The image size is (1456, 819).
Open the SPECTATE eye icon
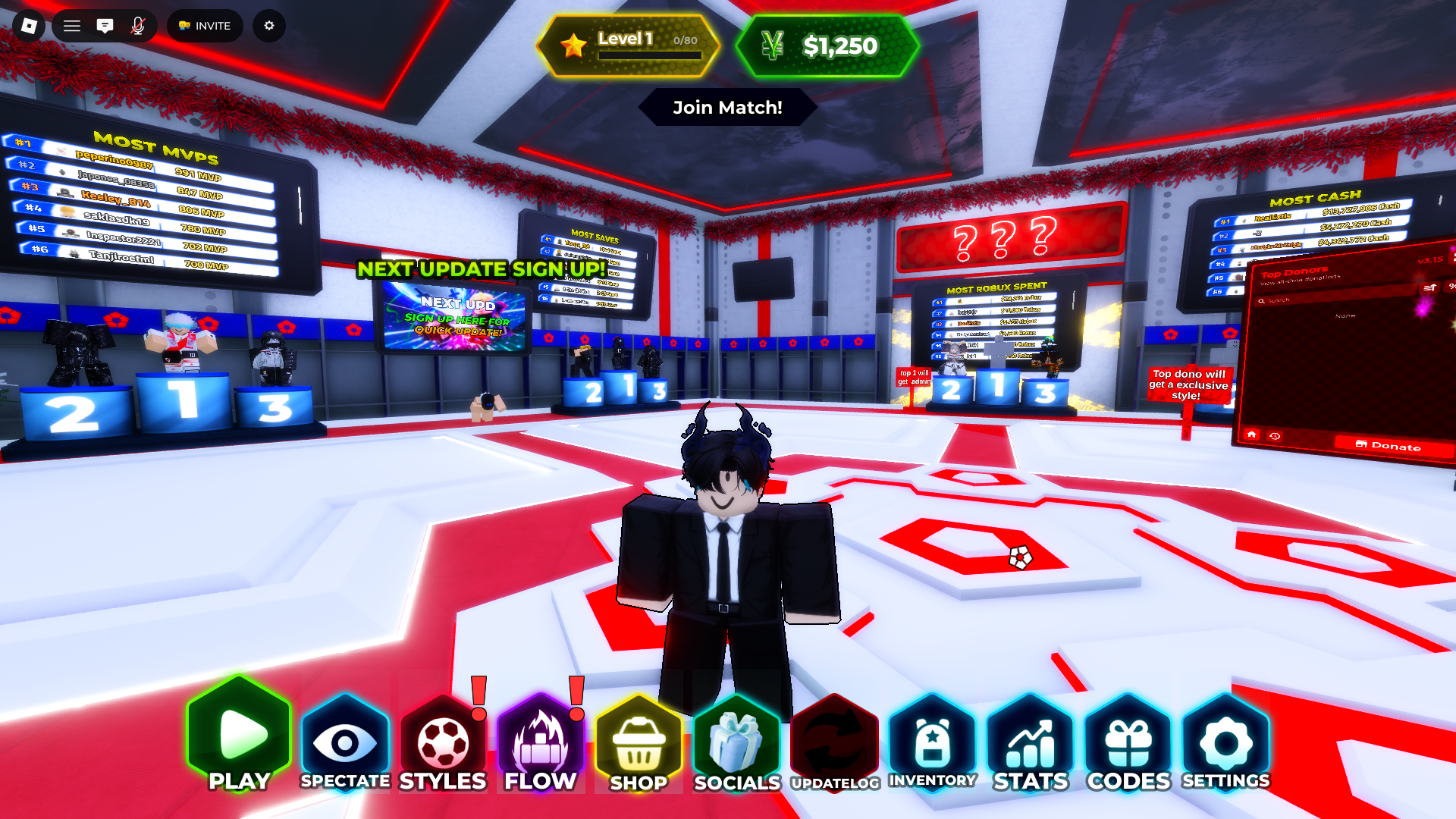point(346,739)
